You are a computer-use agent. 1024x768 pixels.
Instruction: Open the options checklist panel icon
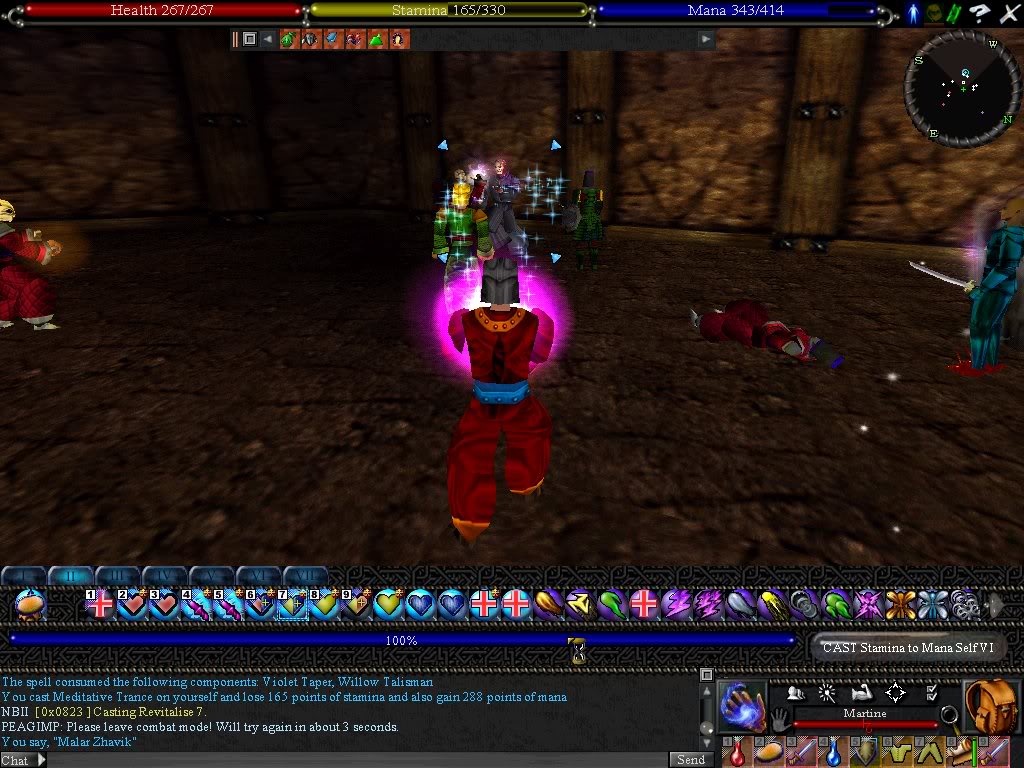(931, 692)
